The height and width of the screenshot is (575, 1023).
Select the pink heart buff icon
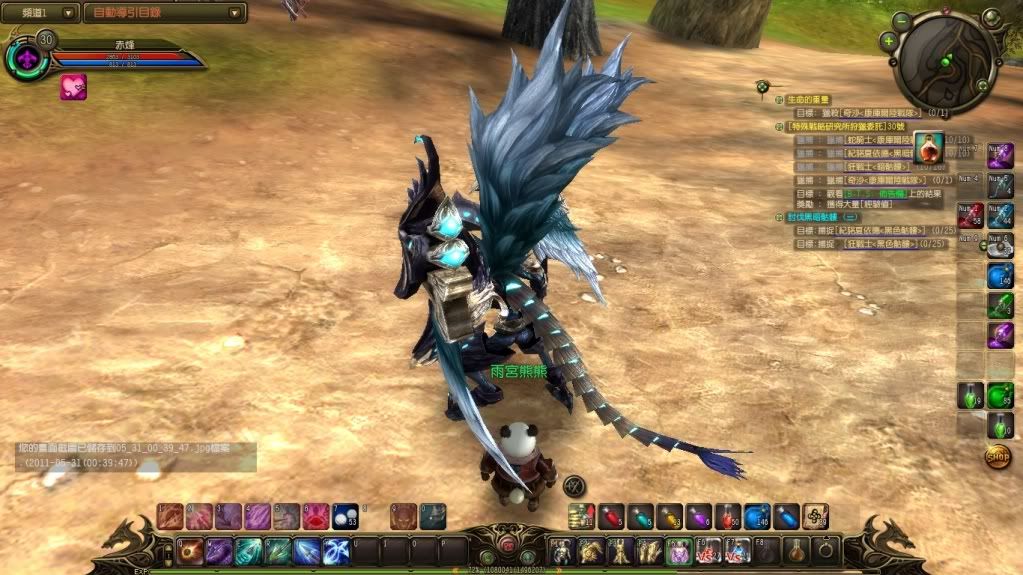[73, 87]
